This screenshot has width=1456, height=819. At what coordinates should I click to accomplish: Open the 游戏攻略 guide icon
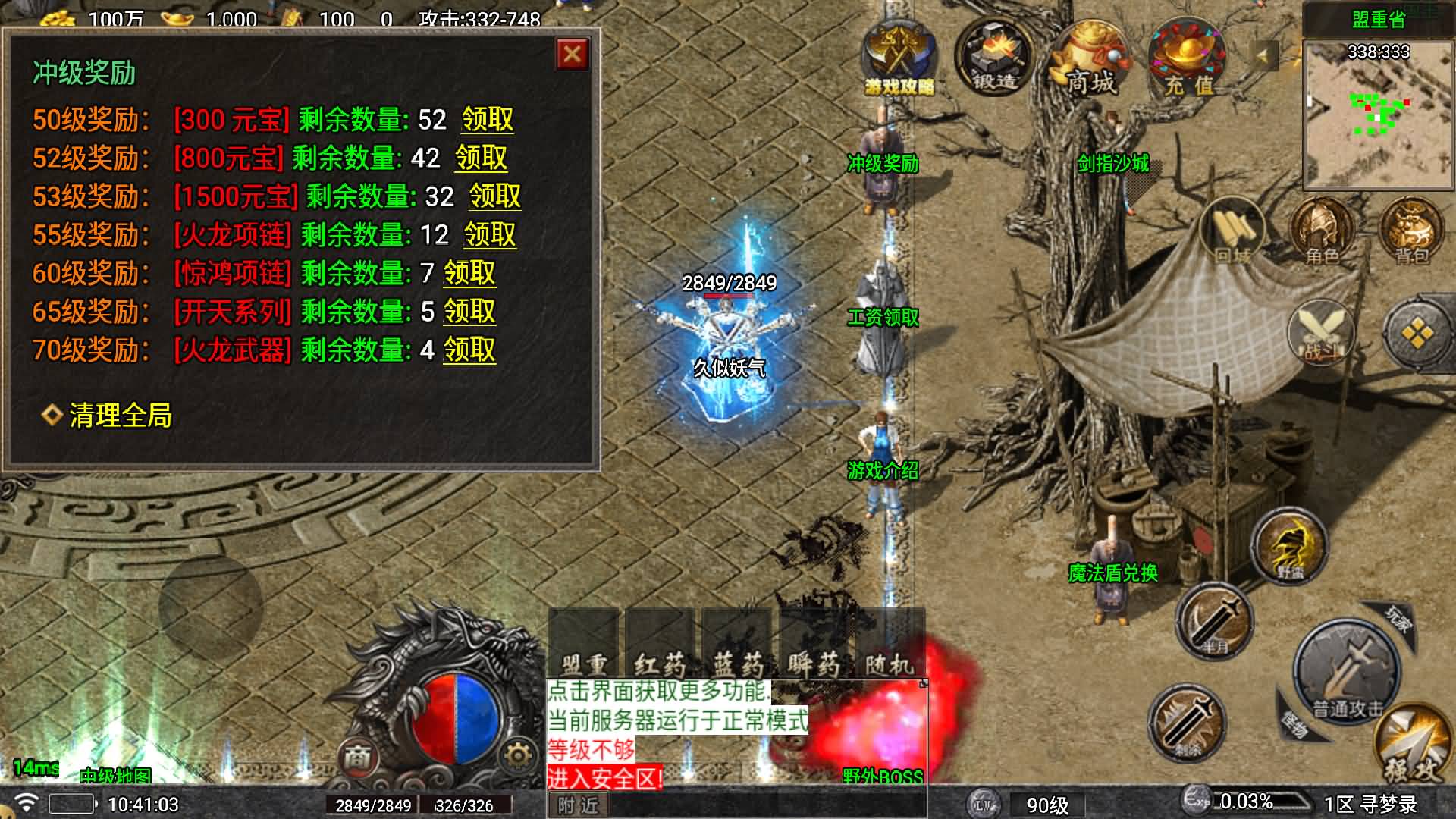[x=899, y=59]
